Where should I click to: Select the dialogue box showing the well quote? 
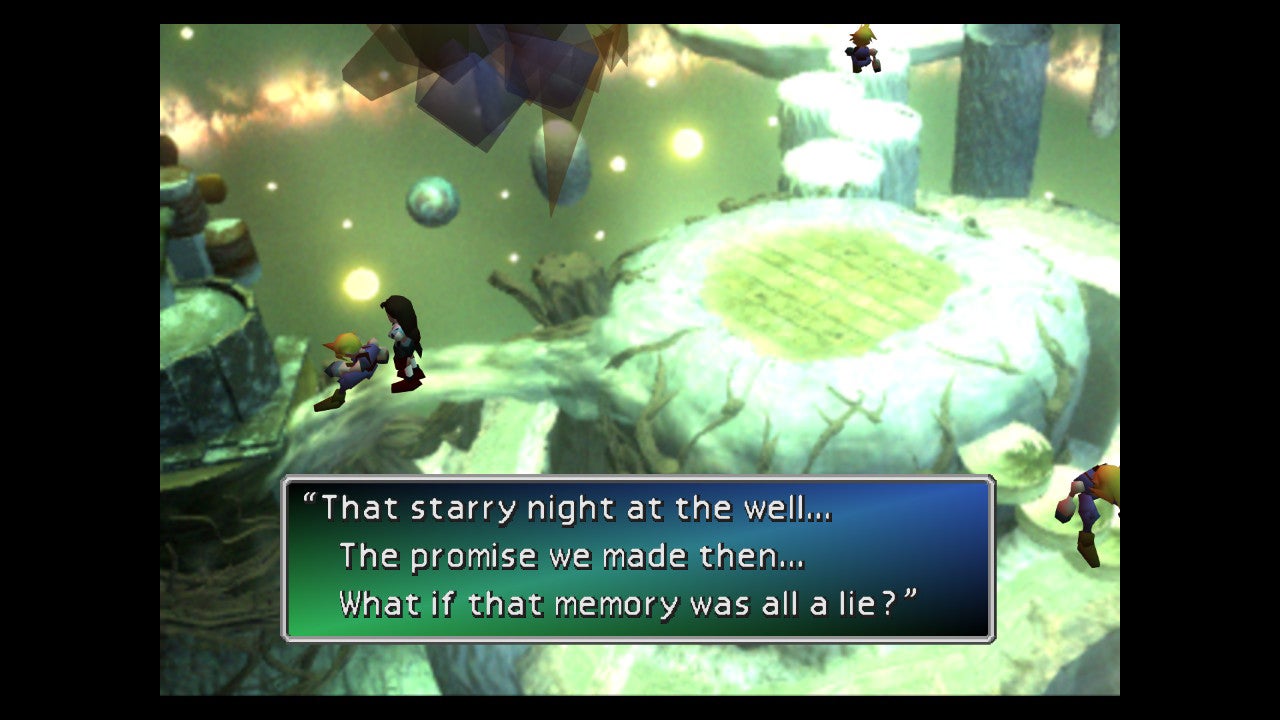tap(640, 555)
